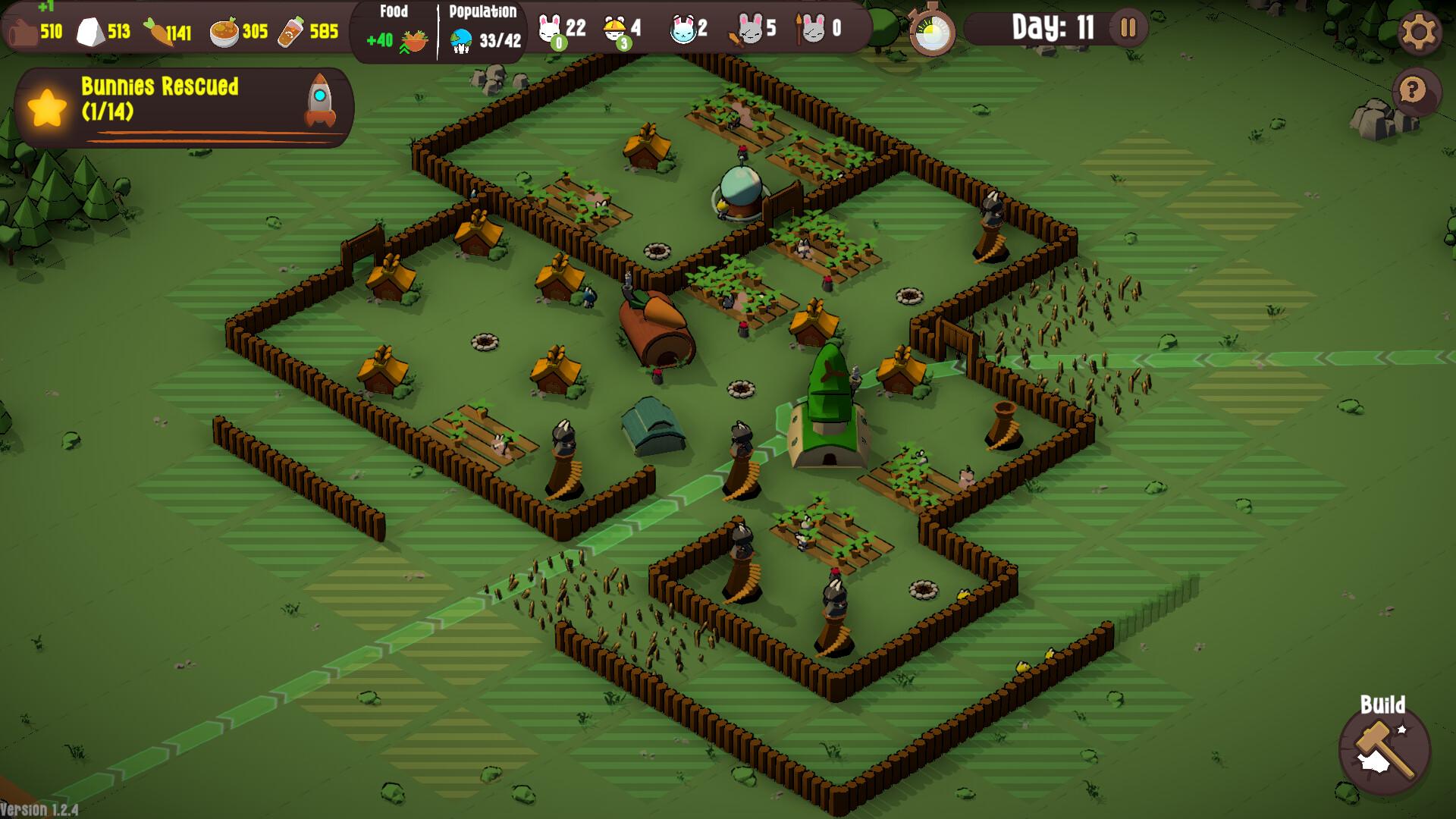Select the spear bunny icon

(811, 30)
